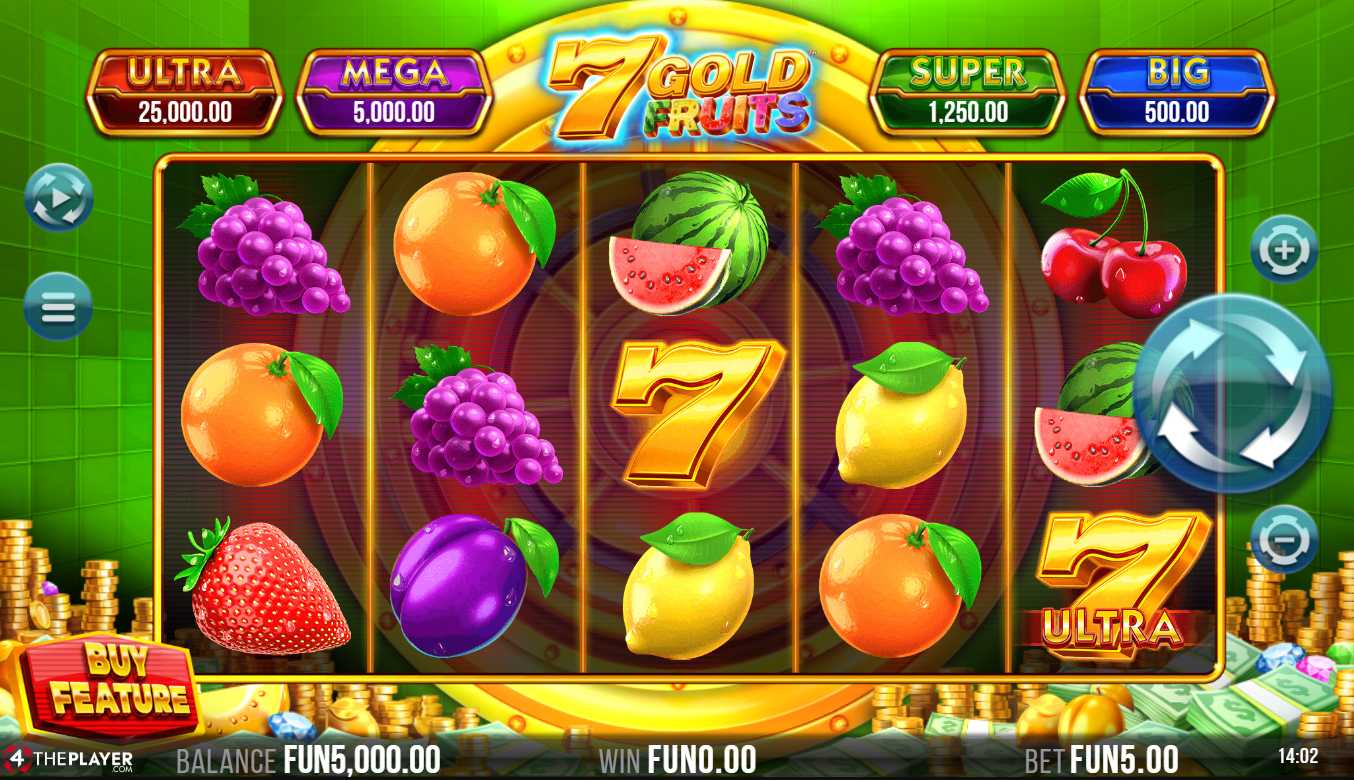Activate the autoplay button
The width and height of the screenshot is (1354, 780).
click(x=58, y=198)
